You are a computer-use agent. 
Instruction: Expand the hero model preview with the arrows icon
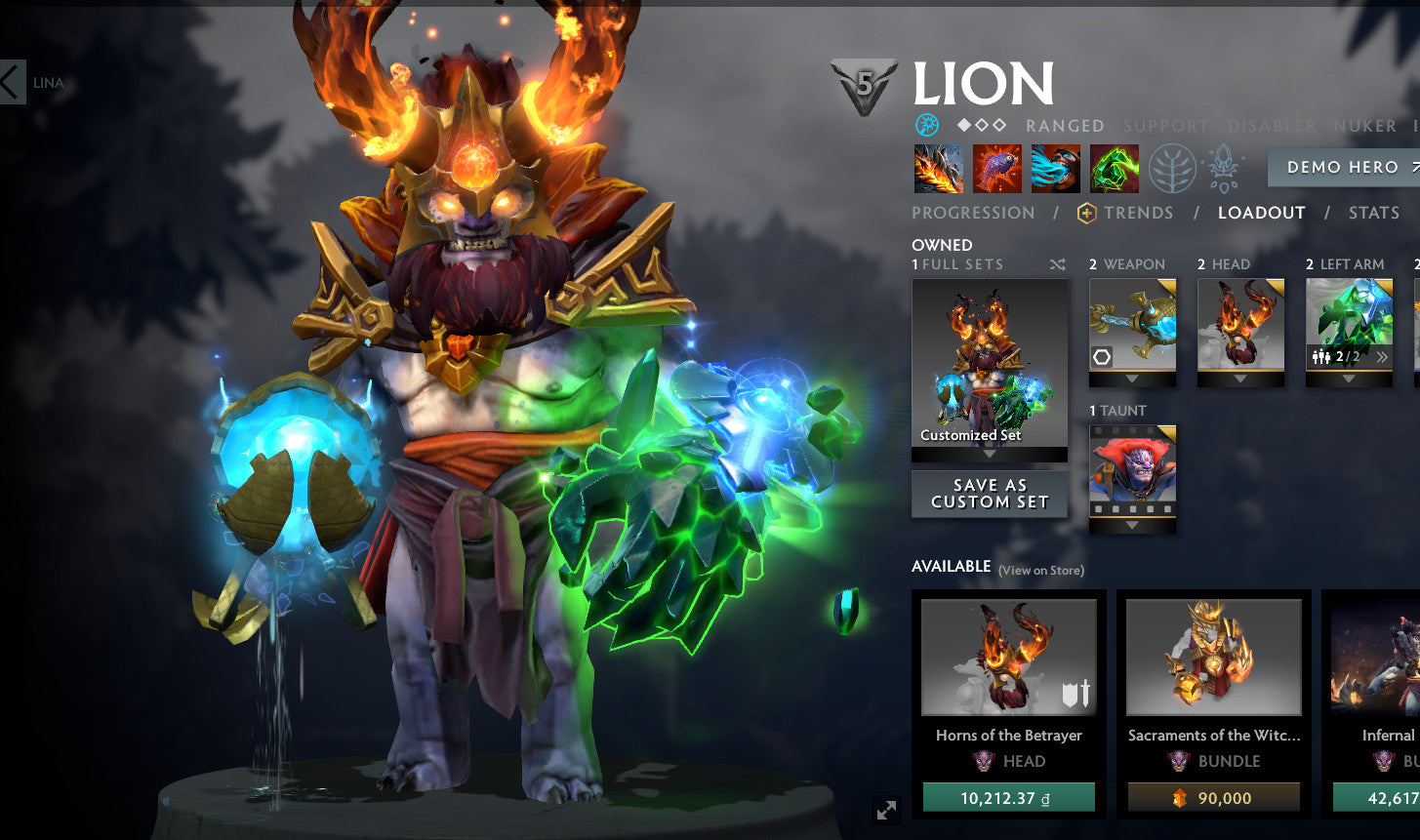coord(884,809)
